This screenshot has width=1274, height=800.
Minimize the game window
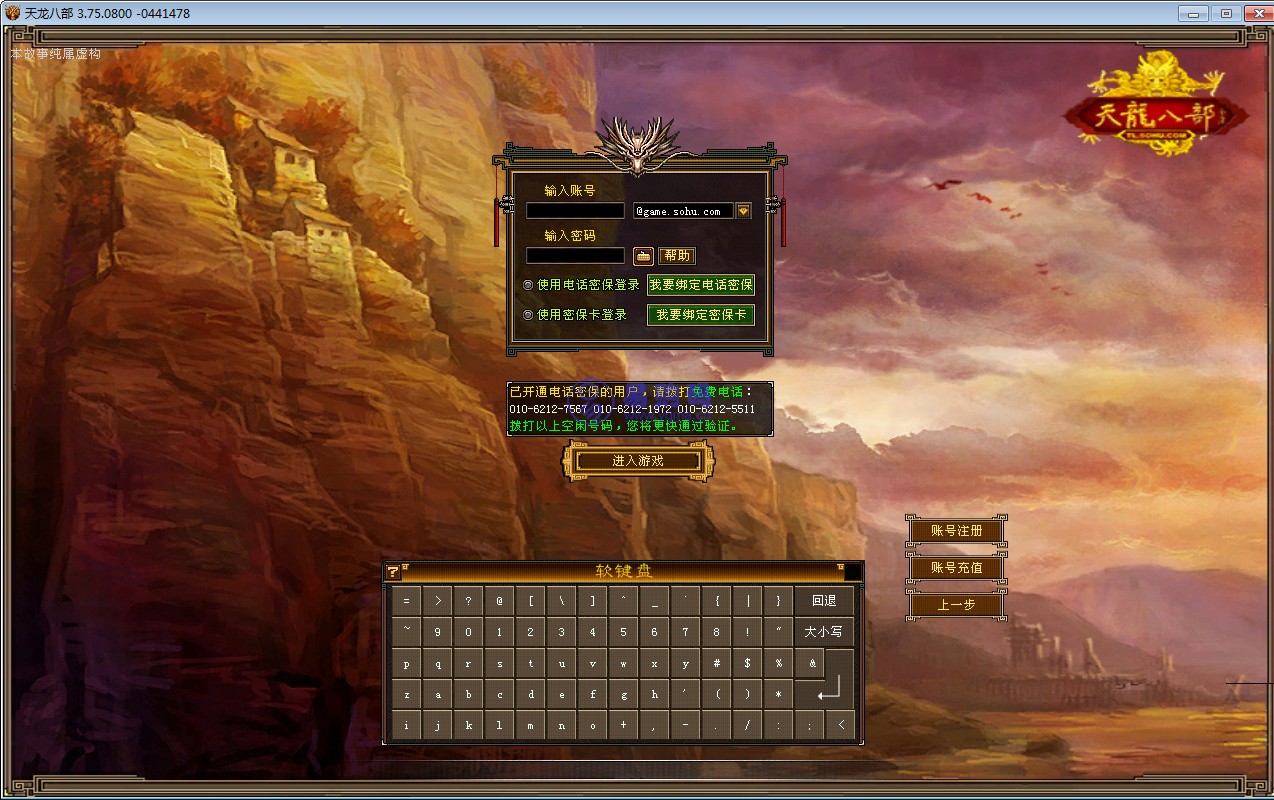pyautogui.click(x=1193, y=13)
